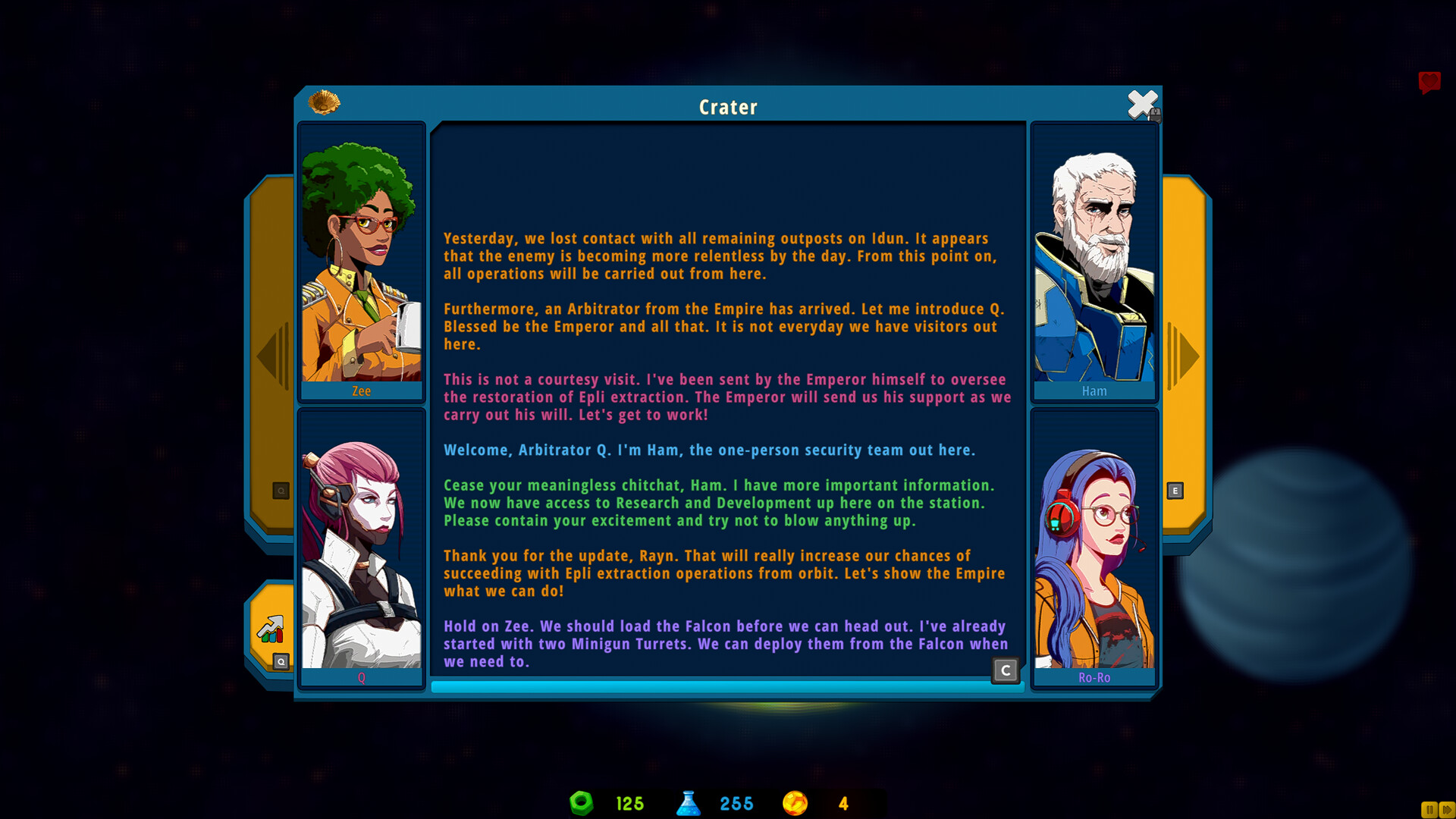Select the green nut resource icon
The height and width of the screenshot is (819, 1456).
[581, 804]
